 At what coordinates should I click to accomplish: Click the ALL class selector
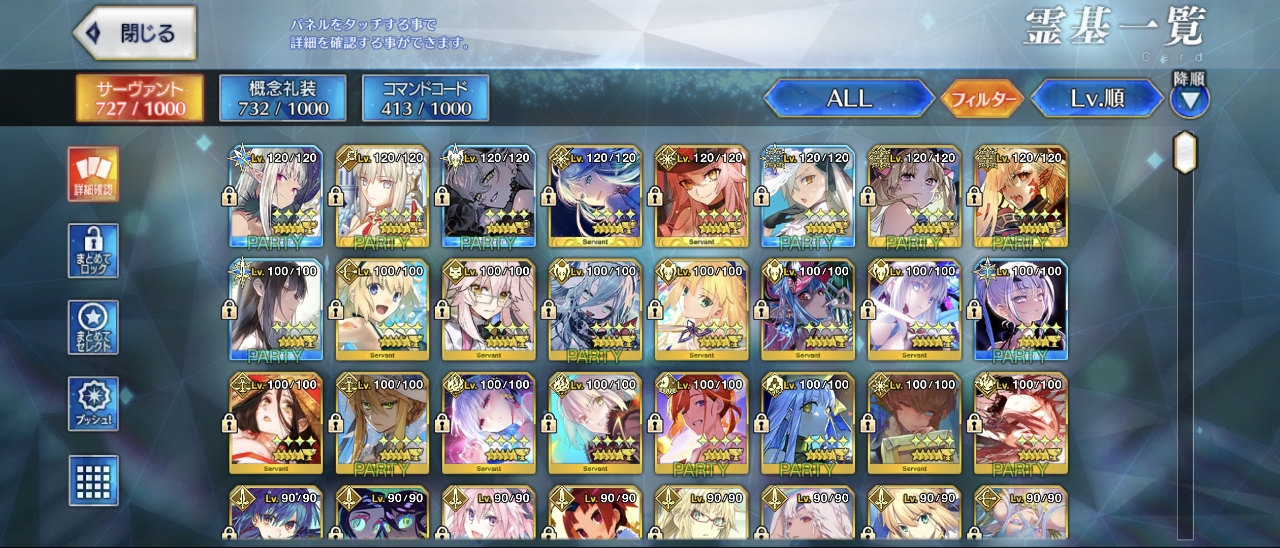click(x=849, y=98)
